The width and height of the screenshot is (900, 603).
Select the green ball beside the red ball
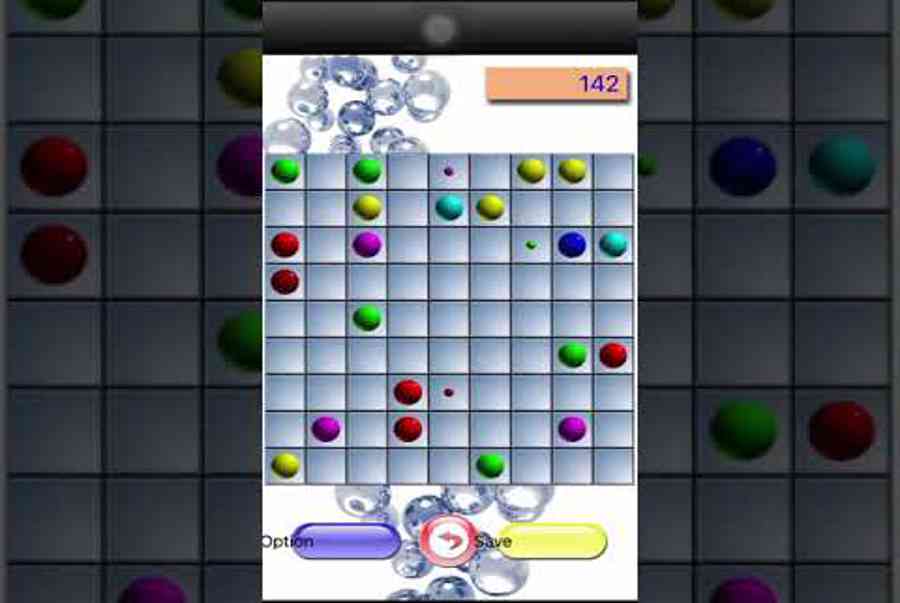point(572,355)
